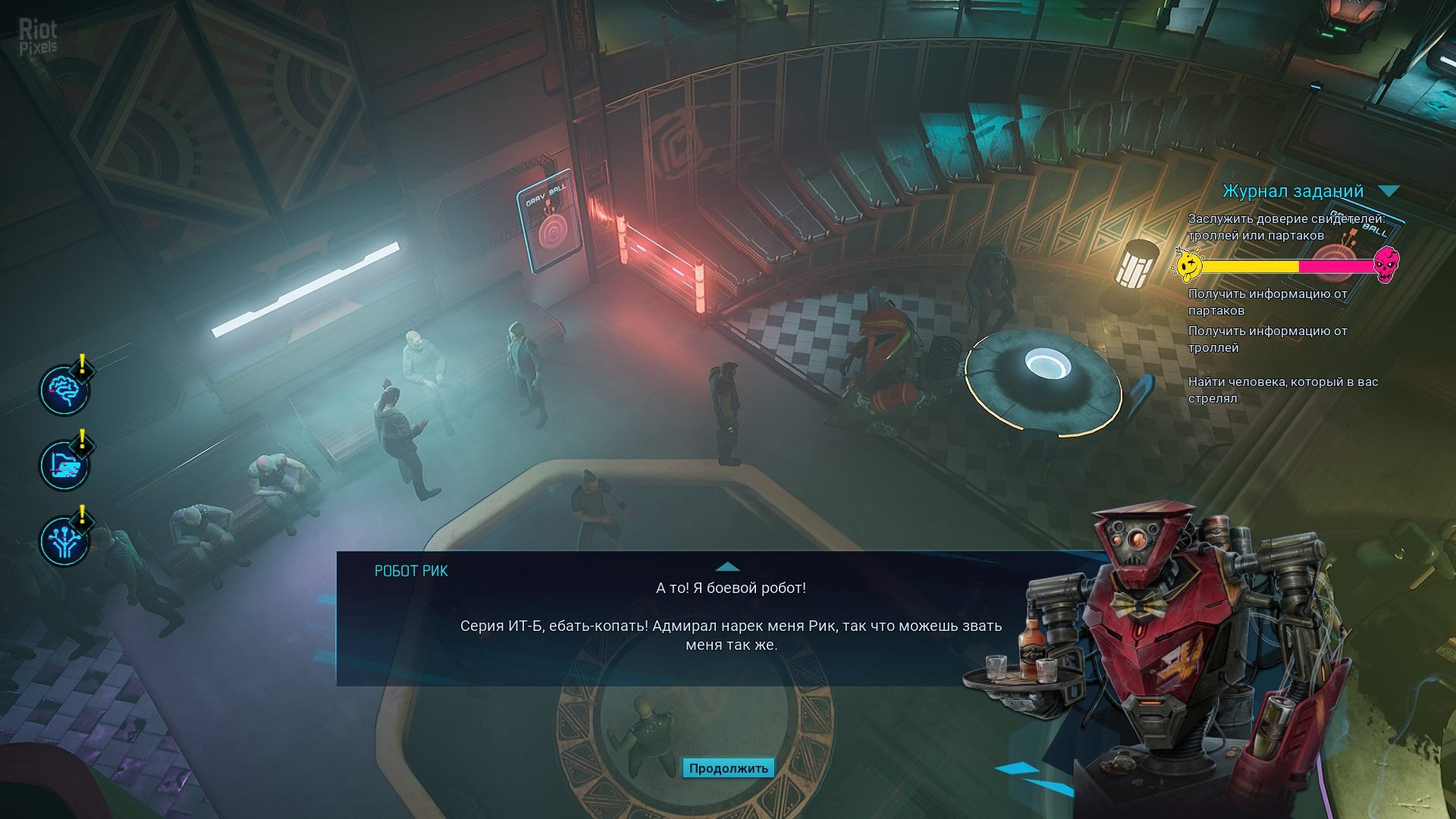Collapse the Журнал заданий quest journal
The height and width of the screenshot is (819, 1456).
click(1389, 191)
